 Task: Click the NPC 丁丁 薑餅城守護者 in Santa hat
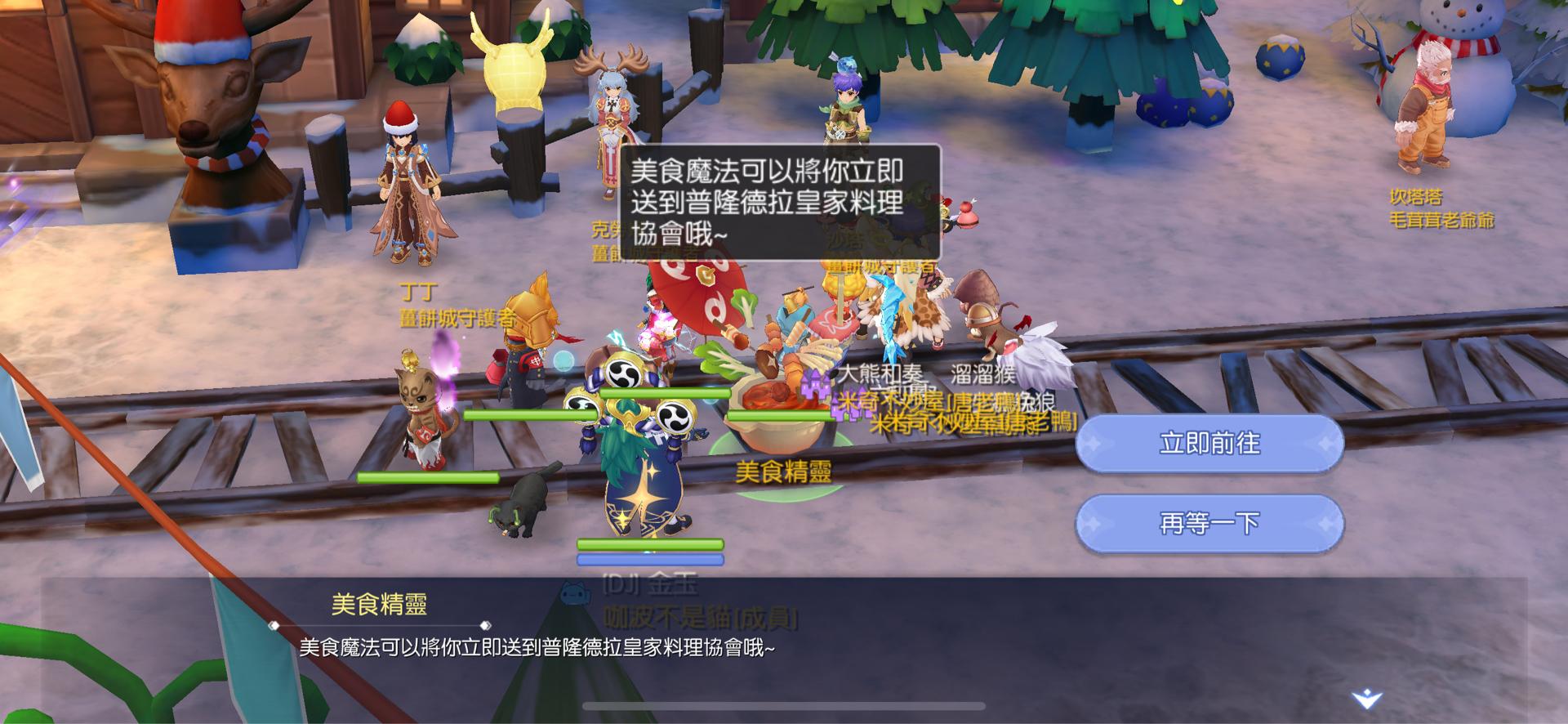coord(406,188)
